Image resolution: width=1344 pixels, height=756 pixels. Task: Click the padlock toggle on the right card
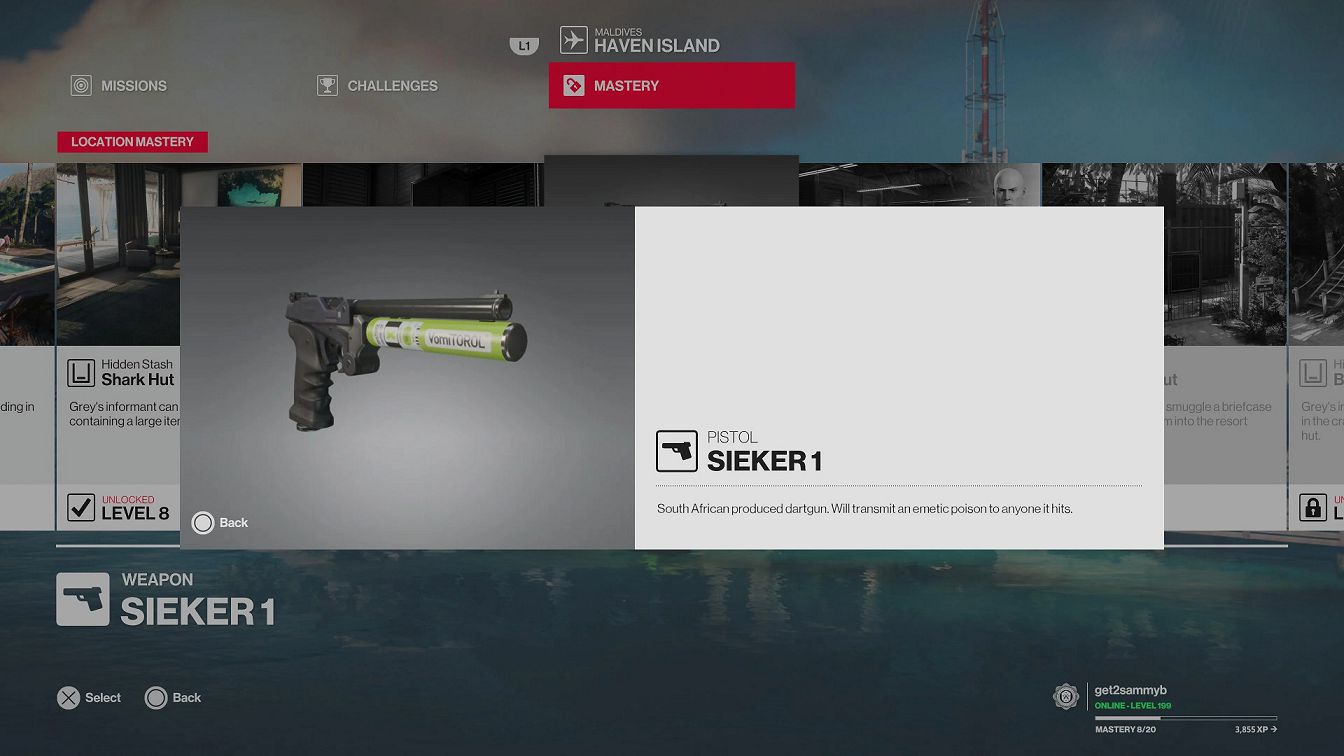[x=1311, y=507]
